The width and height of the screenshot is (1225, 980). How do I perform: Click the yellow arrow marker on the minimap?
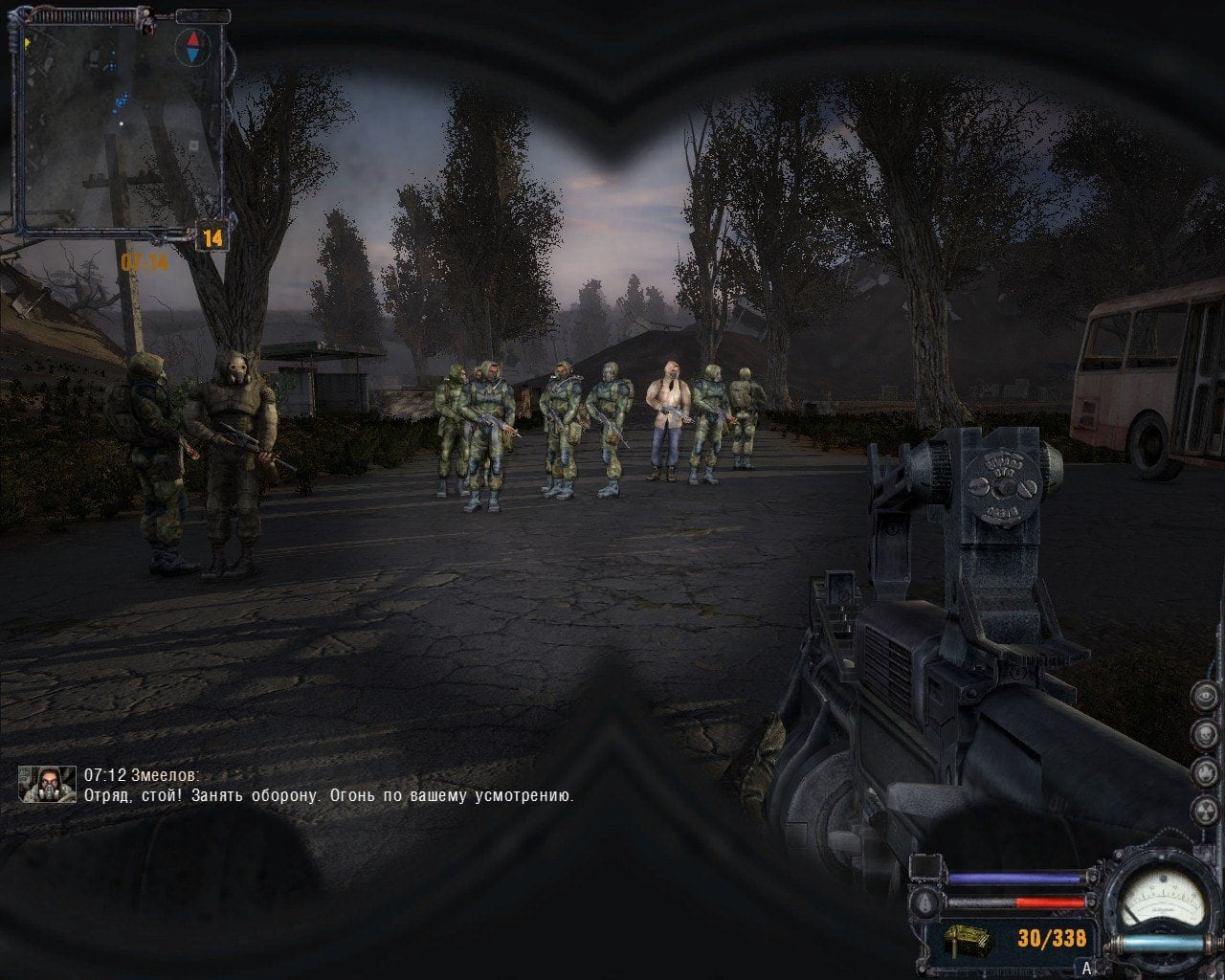tap(27, 43)
